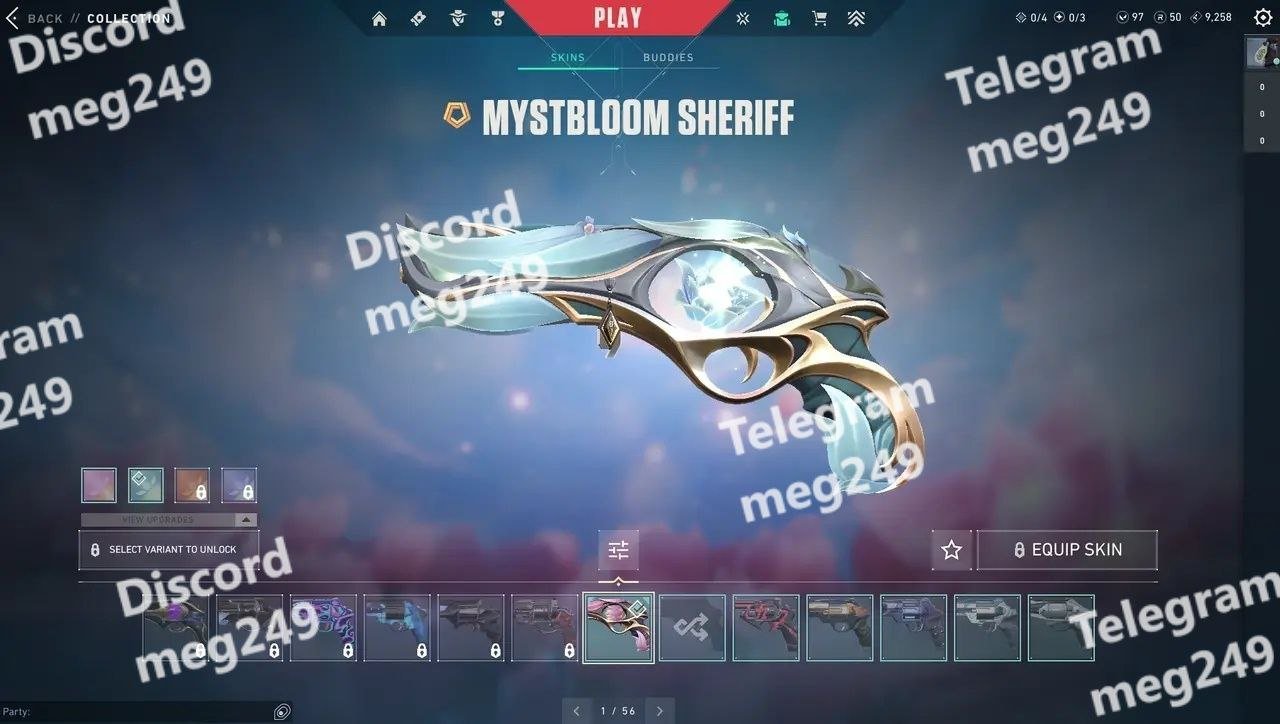1280x724 pixels.
Task: Open the store shopping cart icon
Action: pyautogui.click(x=819, y=18)
